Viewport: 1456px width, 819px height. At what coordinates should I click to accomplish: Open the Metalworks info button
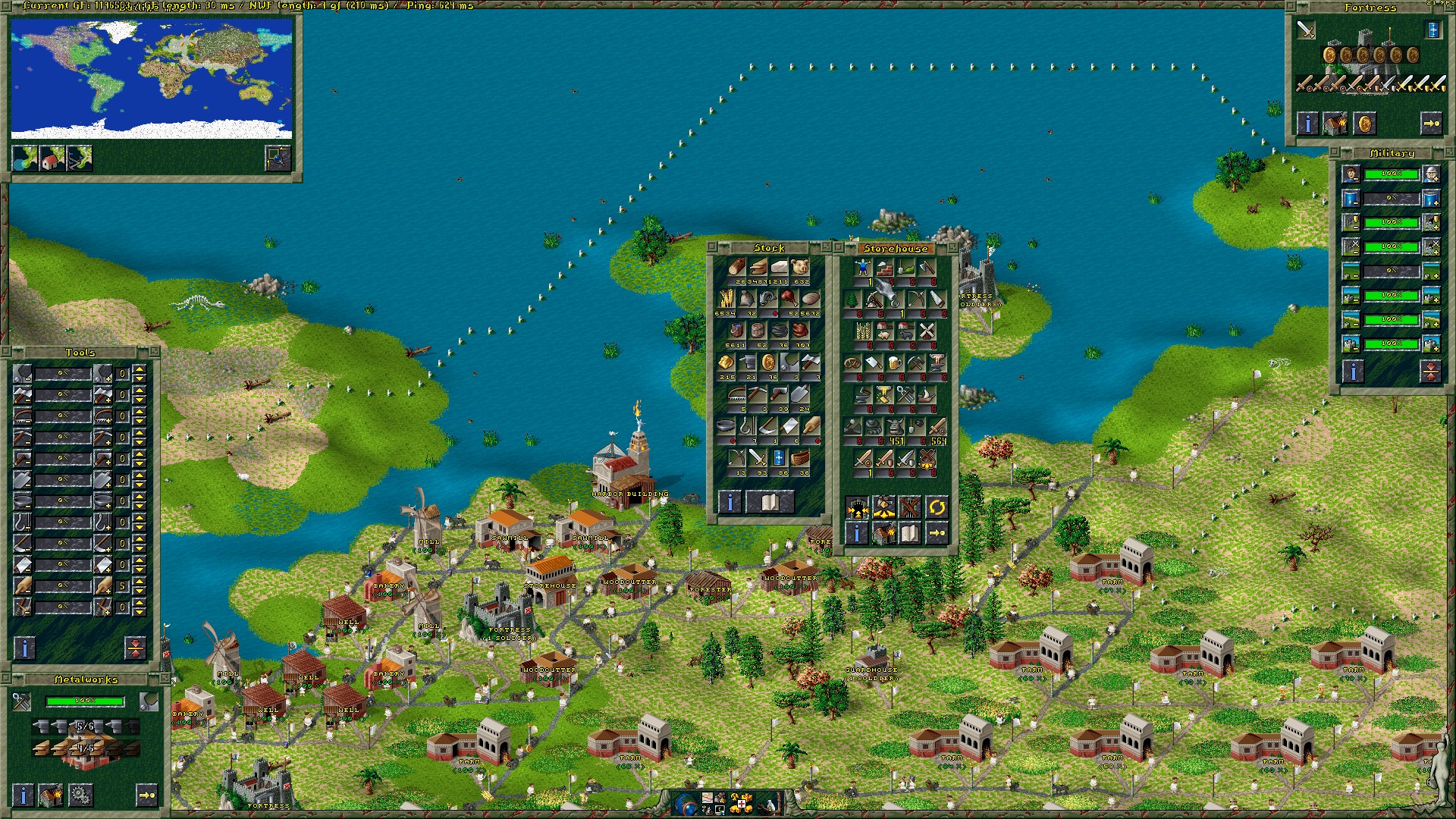(x=24, y=795)
